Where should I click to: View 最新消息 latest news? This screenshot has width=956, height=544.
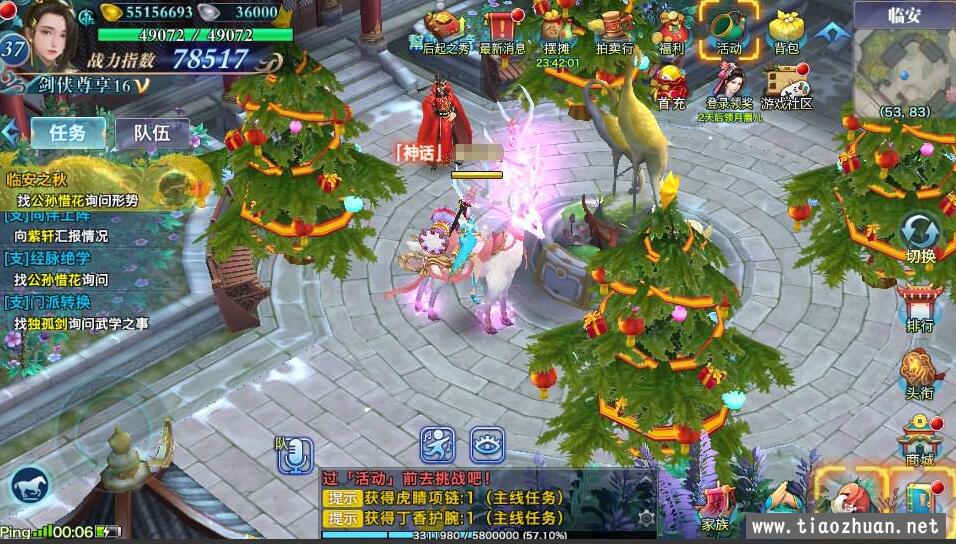(x=502, y=30)
